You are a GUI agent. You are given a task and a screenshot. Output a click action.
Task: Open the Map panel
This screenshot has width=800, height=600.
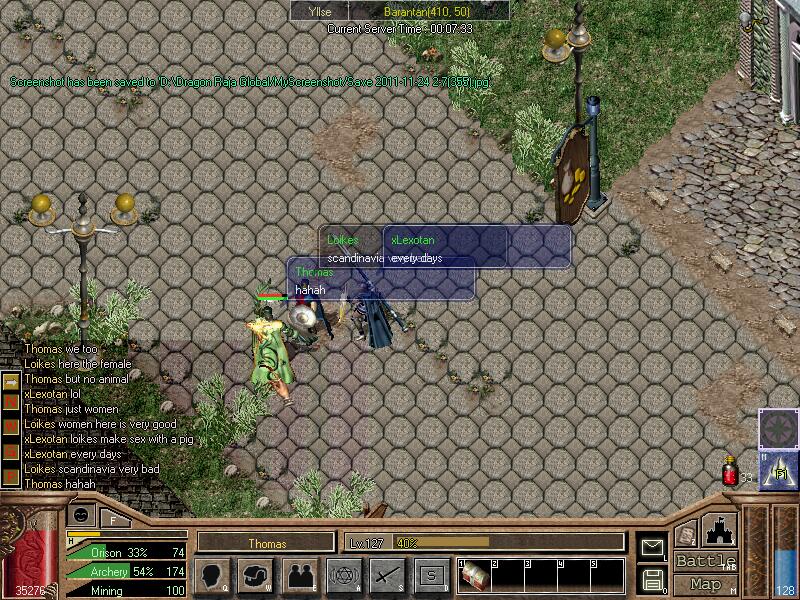(706, 584)
